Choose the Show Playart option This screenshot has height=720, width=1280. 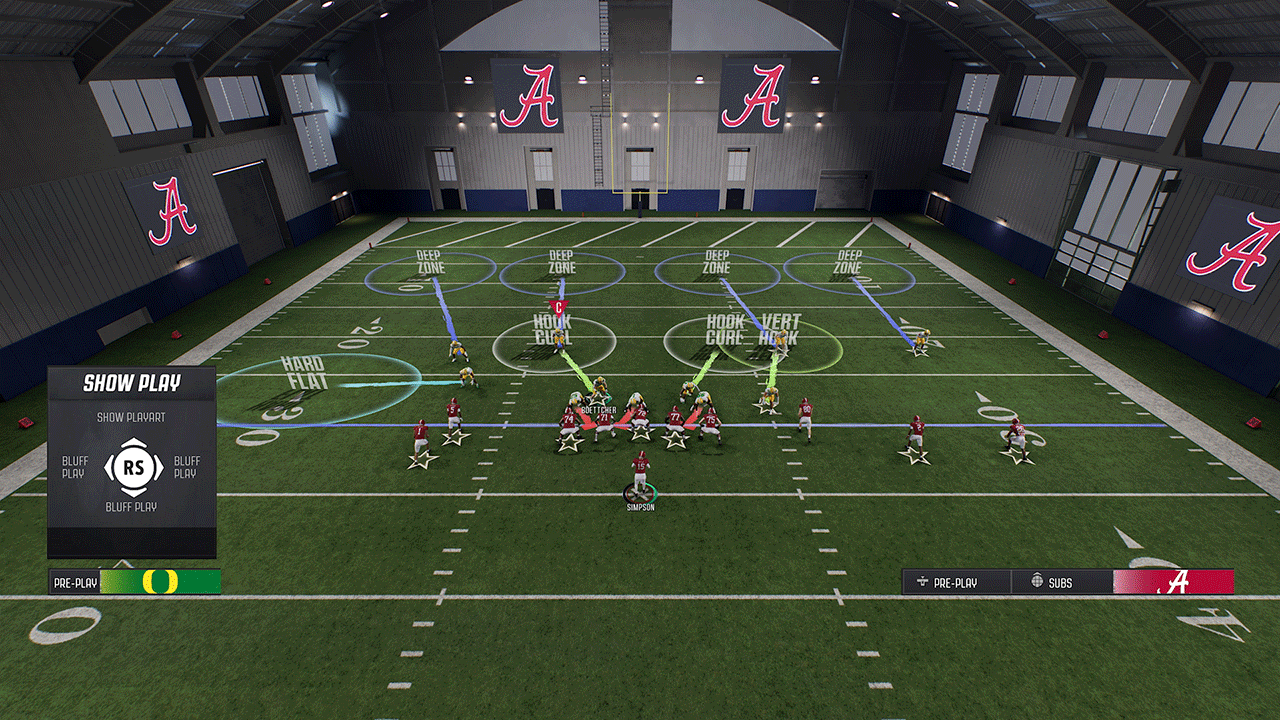click(x=131, y=416)
